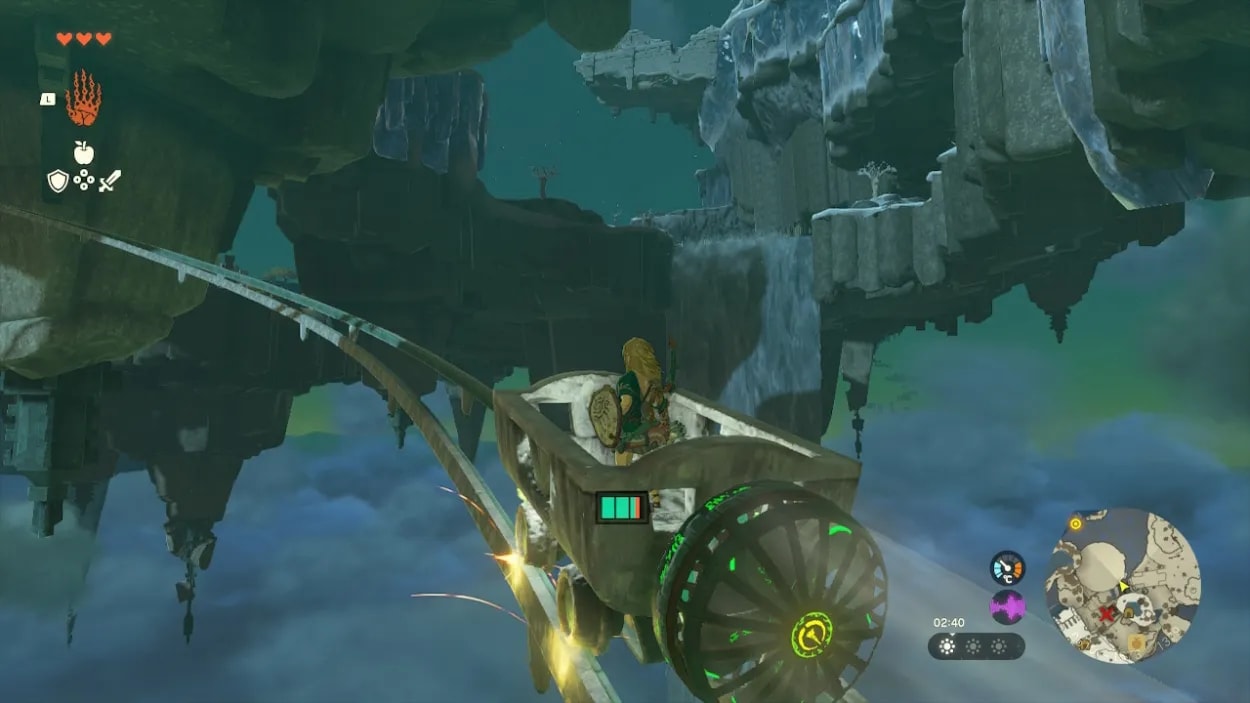Viewport: 1250px width, 703px height.
Task: Click the purple noise meter icon
Action: (x=1007, y=607)
